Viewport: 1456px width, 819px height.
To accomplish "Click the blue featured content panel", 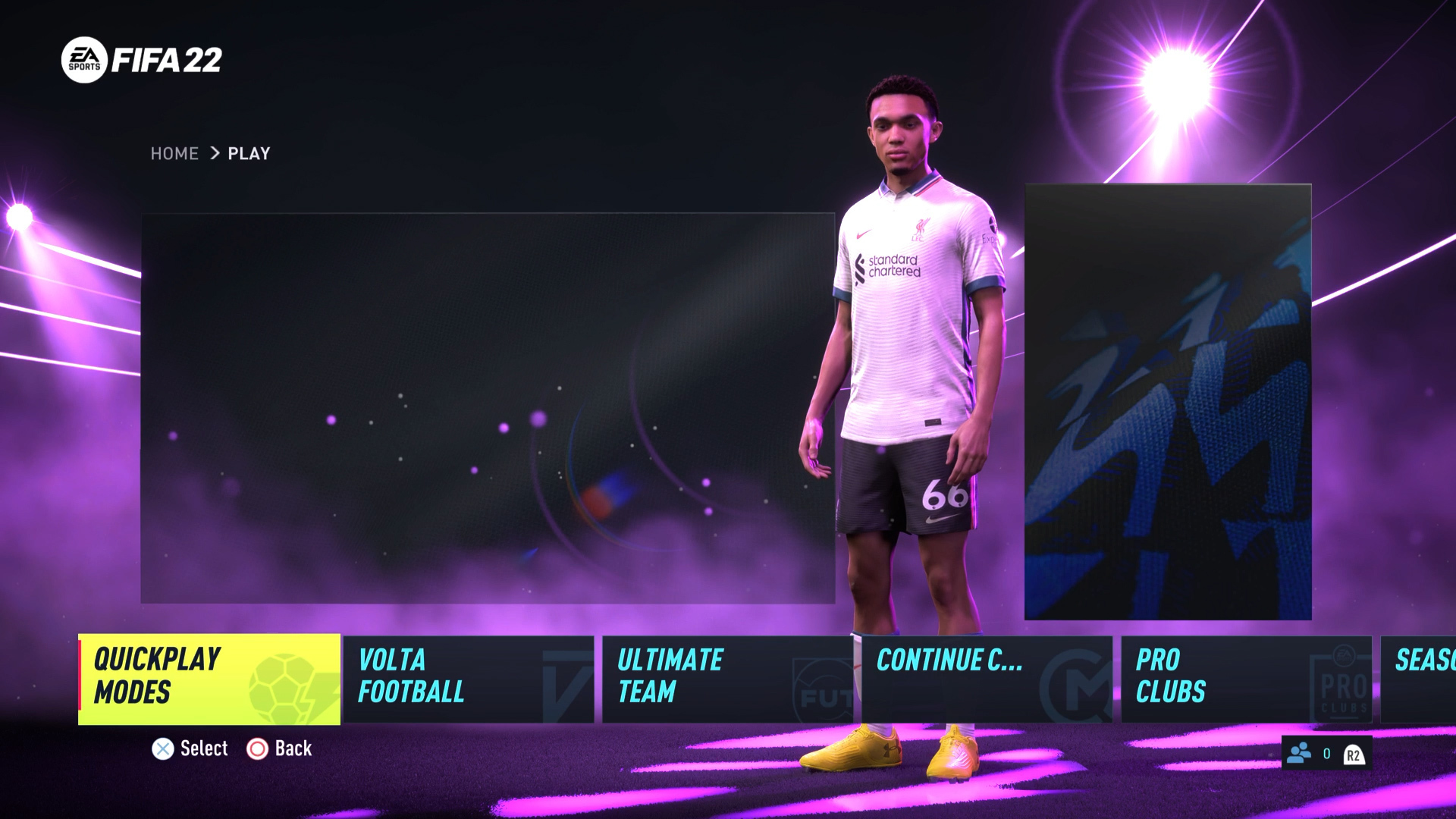I will (1168, 402).
